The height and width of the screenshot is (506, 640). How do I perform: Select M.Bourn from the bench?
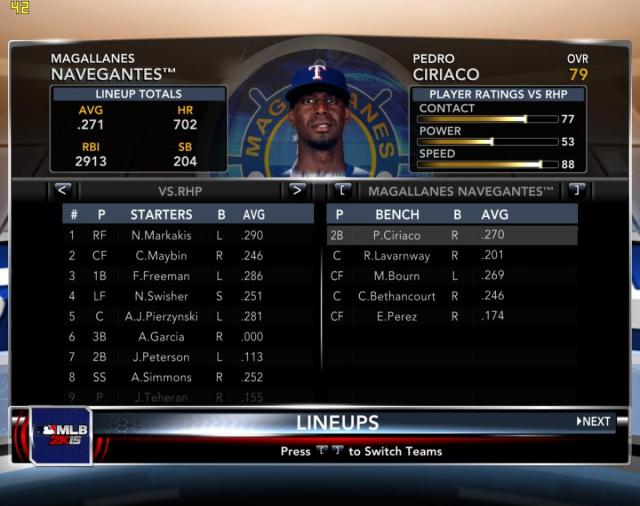(396, 275)
